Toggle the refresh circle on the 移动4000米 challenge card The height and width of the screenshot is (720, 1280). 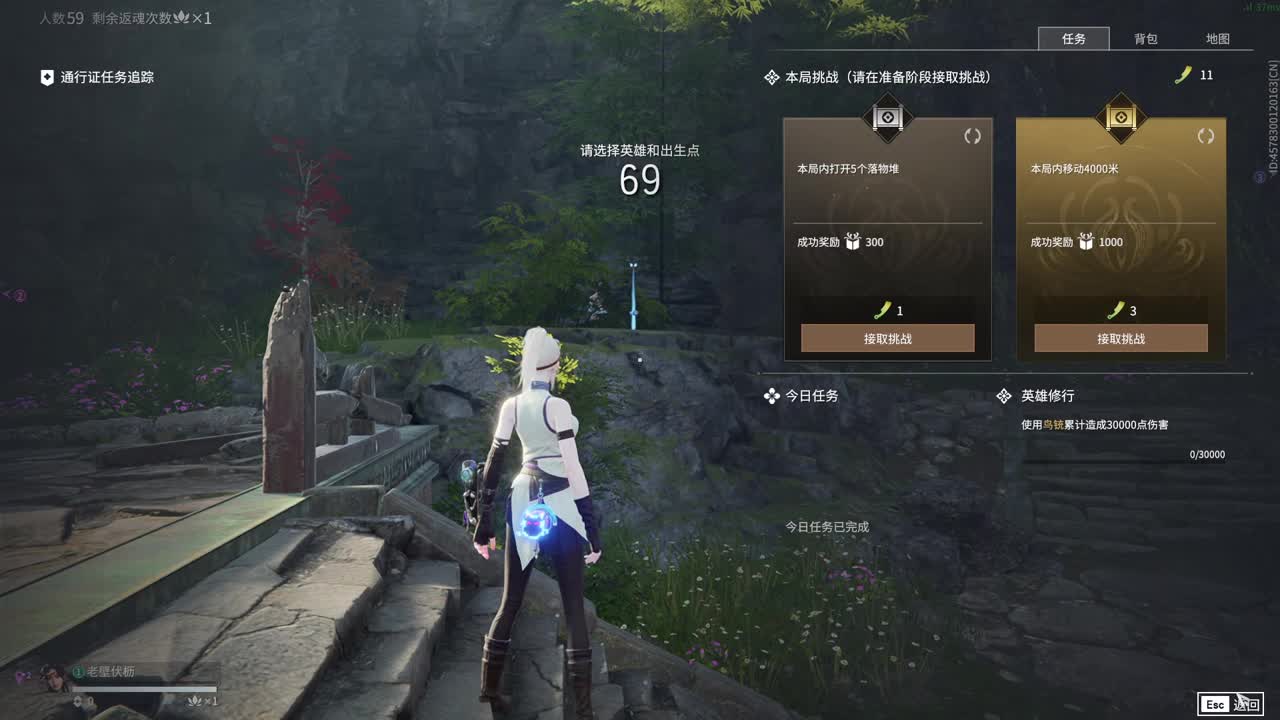click(1206, 138)
